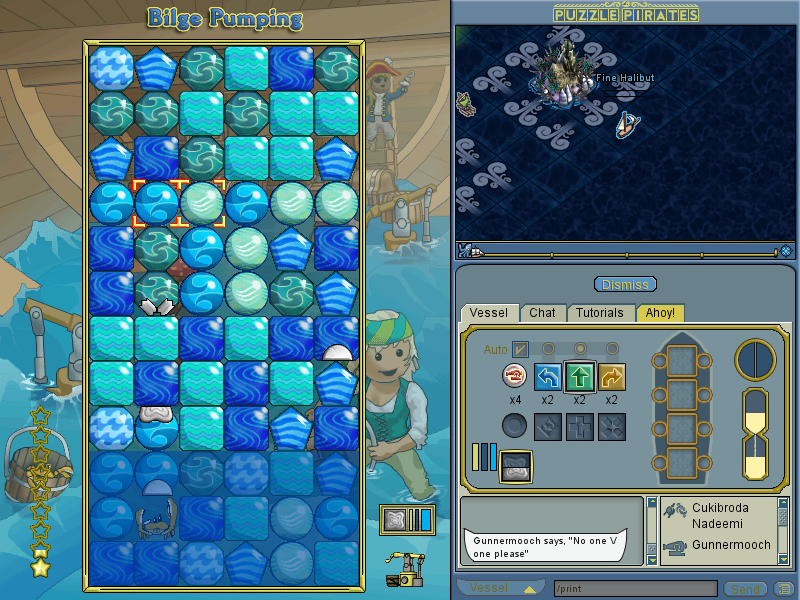The width and height of the screenshot is (800, 600).
Task: Pick the orange turn-right movement token
Action: (613, 376)
